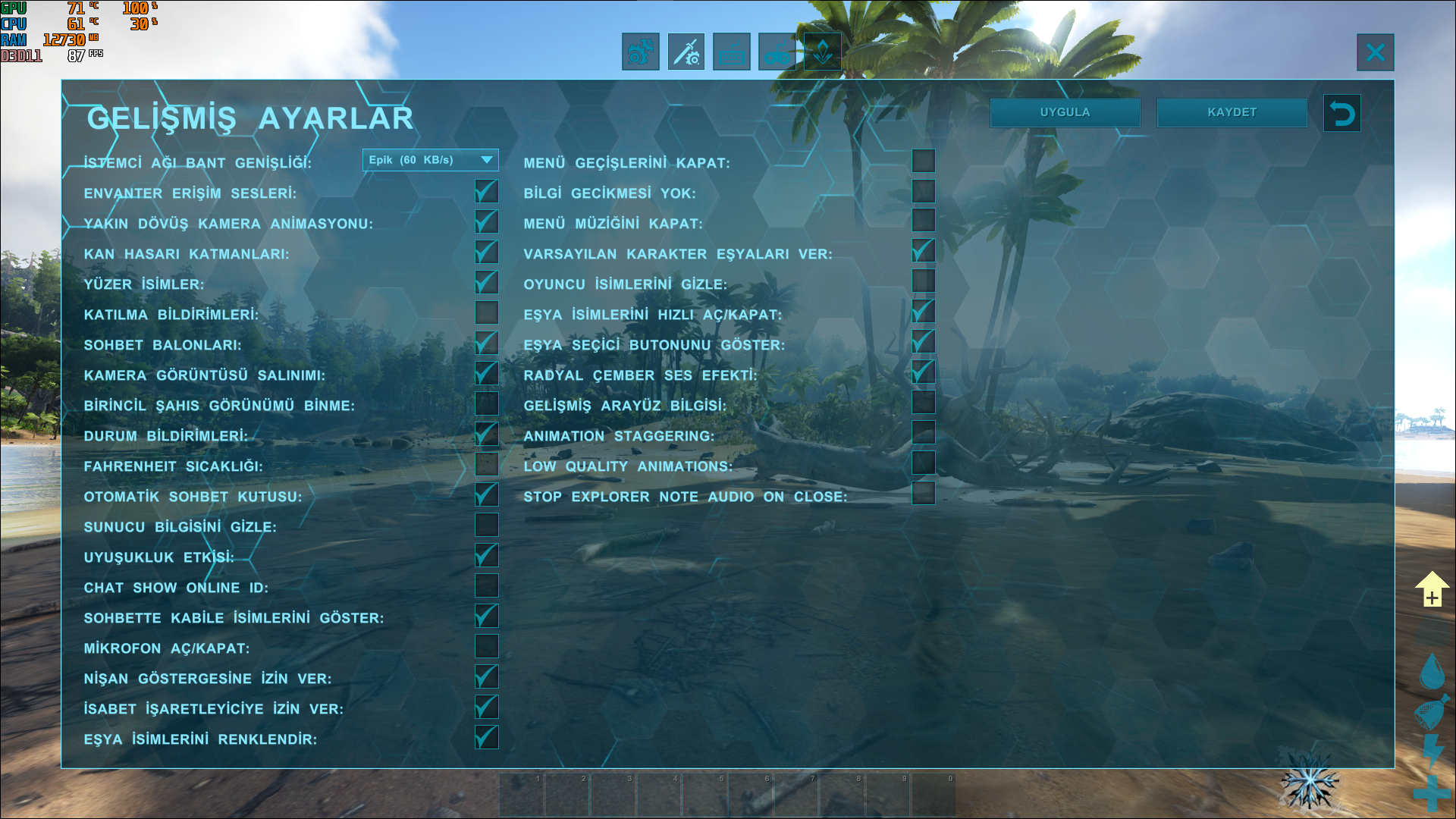
Task: Open the general settings gears tab icon
Action: point(640,52)
